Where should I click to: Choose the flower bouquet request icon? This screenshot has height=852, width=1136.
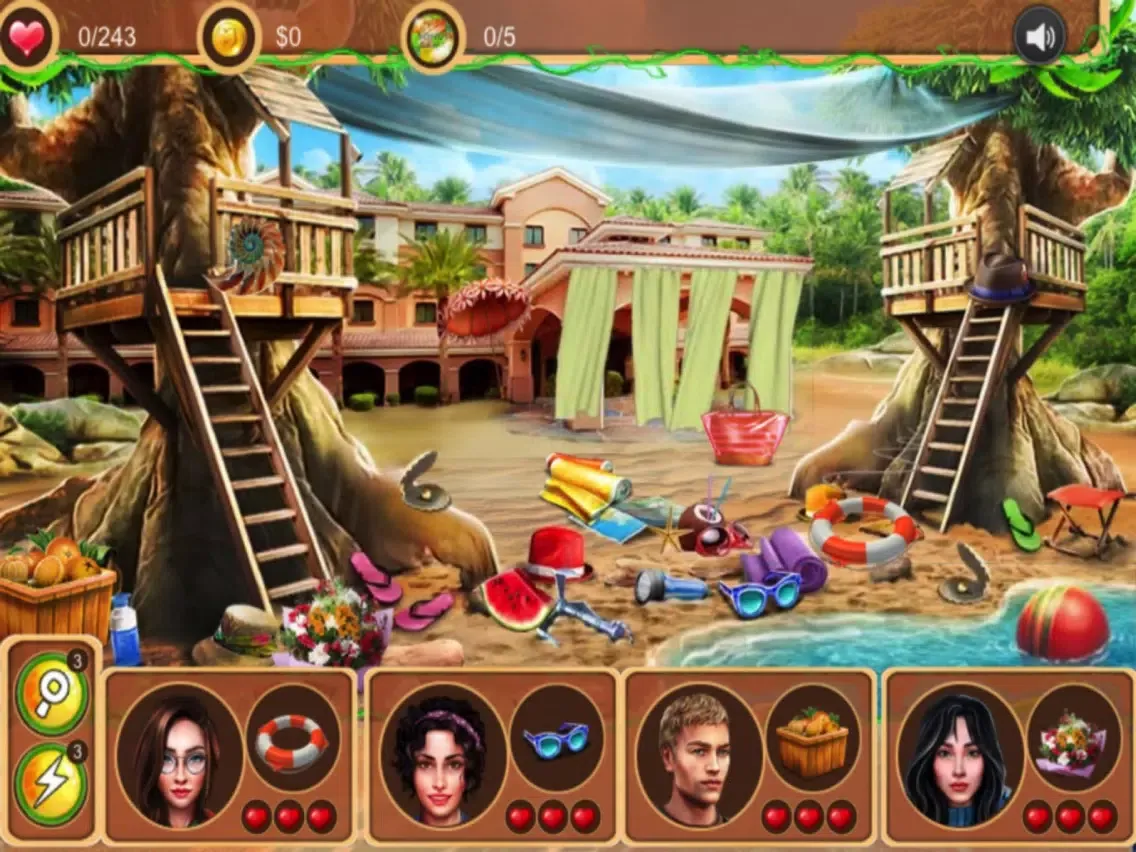[1073, 740]
